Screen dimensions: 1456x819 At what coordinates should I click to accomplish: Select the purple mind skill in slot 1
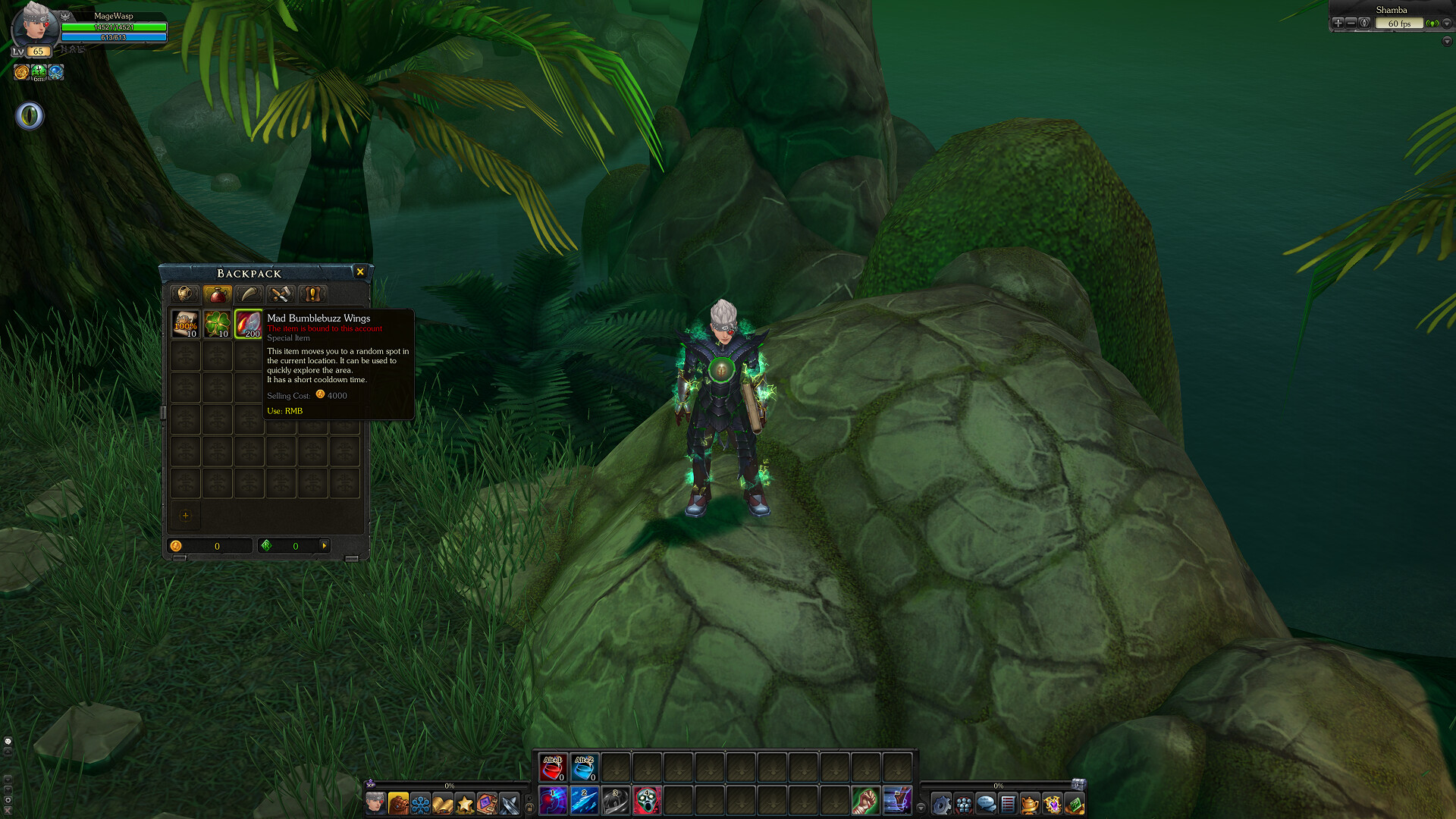pos(553,802)
